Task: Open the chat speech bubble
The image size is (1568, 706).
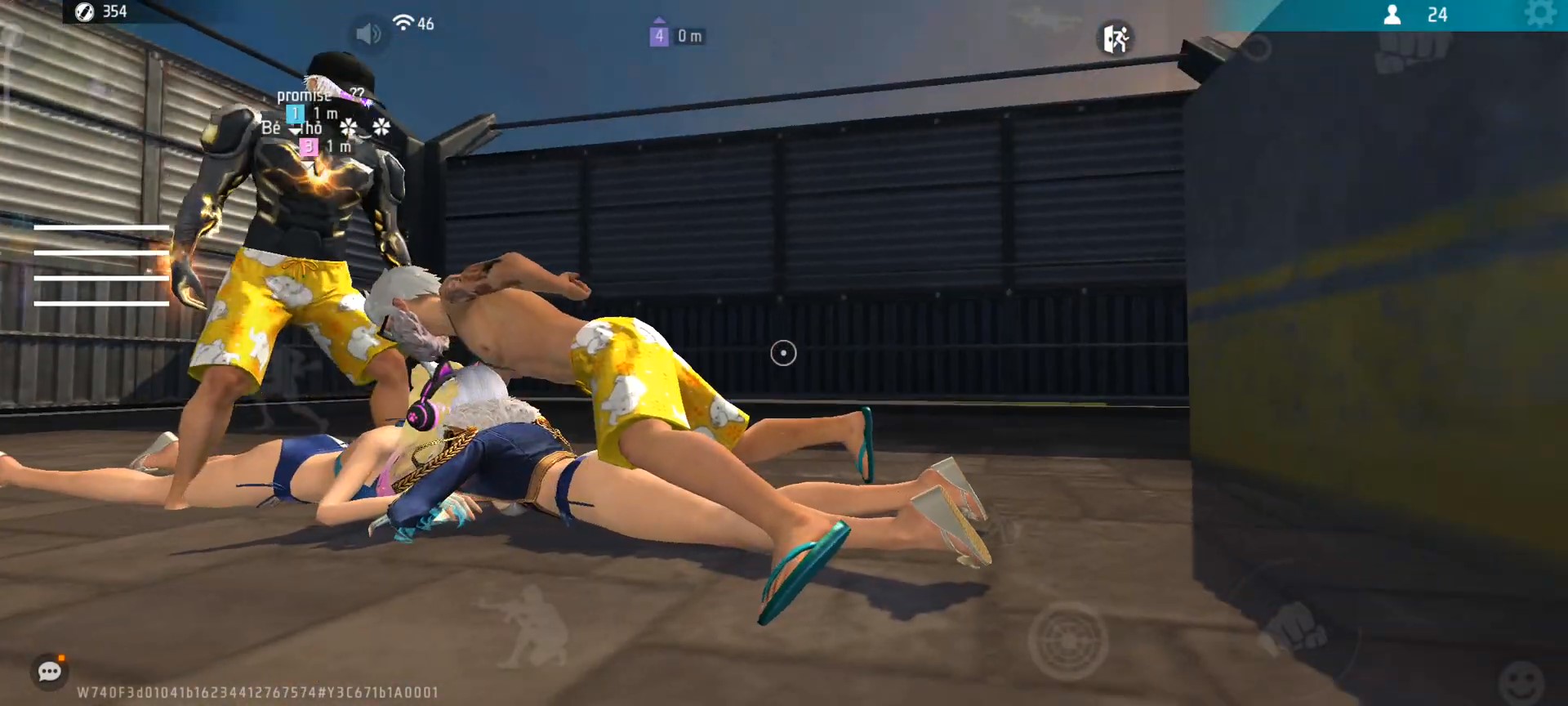Action: tap(50, 672)
